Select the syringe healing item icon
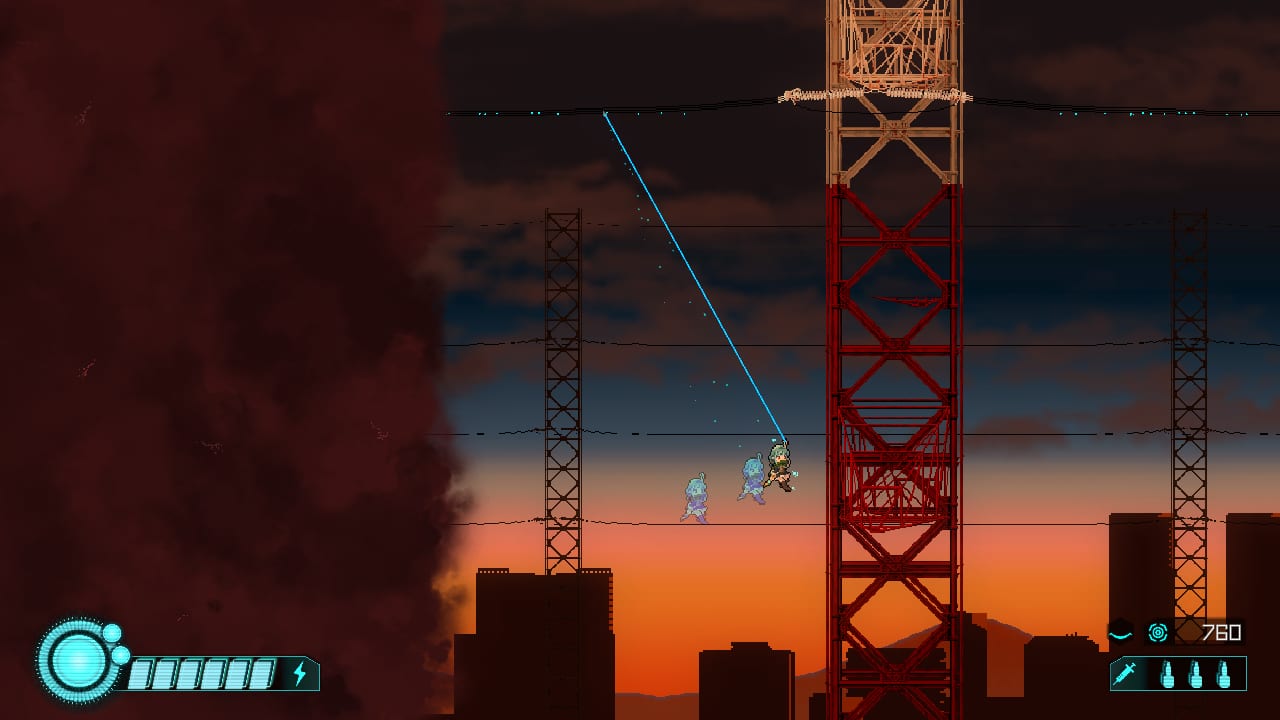 pos(1125,674)
